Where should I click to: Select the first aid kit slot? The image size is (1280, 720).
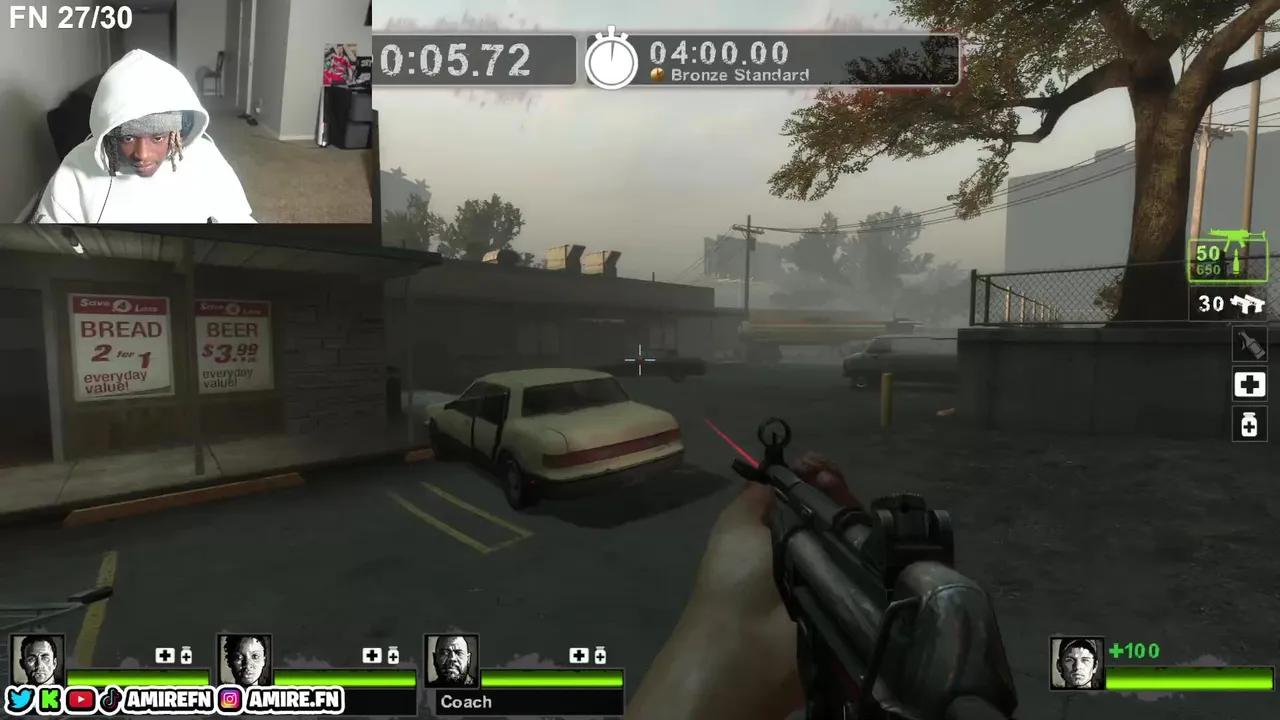pyautogui.click(x=1249, y=385)
